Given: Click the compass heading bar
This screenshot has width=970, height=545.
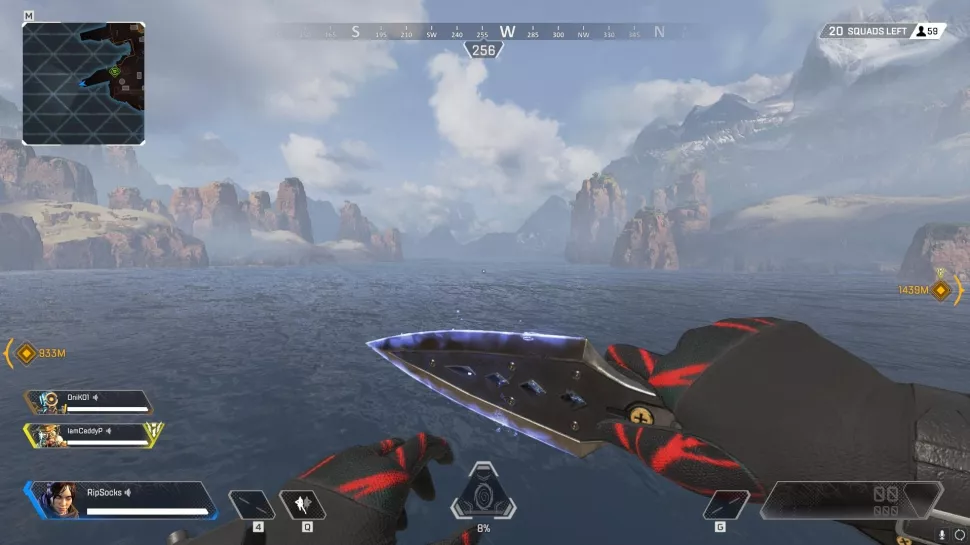Looking at the screenshot, I should [x=483, y=32].
